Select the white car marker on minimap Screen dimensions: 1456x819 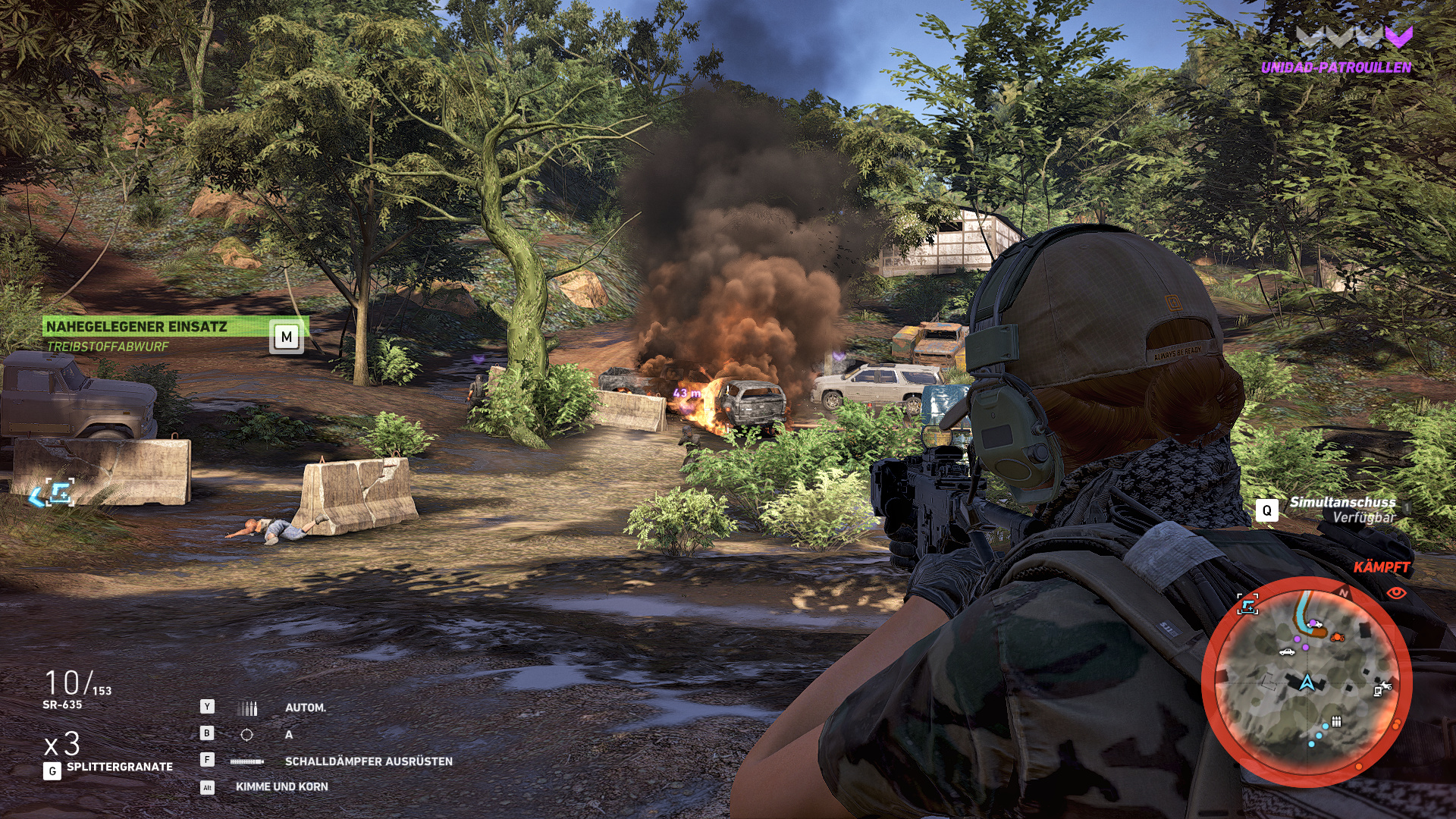tap(1286, 651)
